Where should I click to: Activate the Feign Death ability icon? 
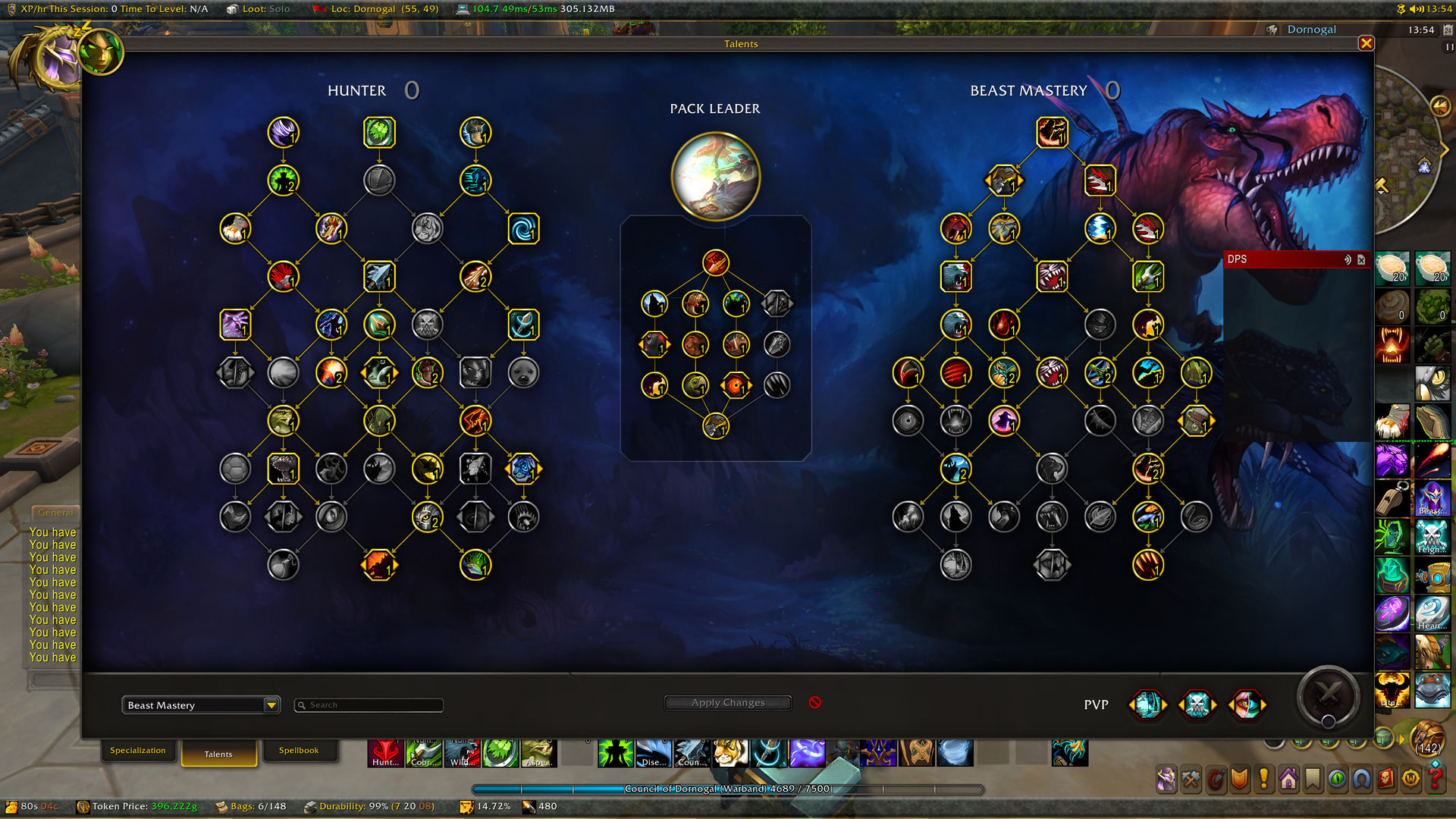(x=1432, y=537)
